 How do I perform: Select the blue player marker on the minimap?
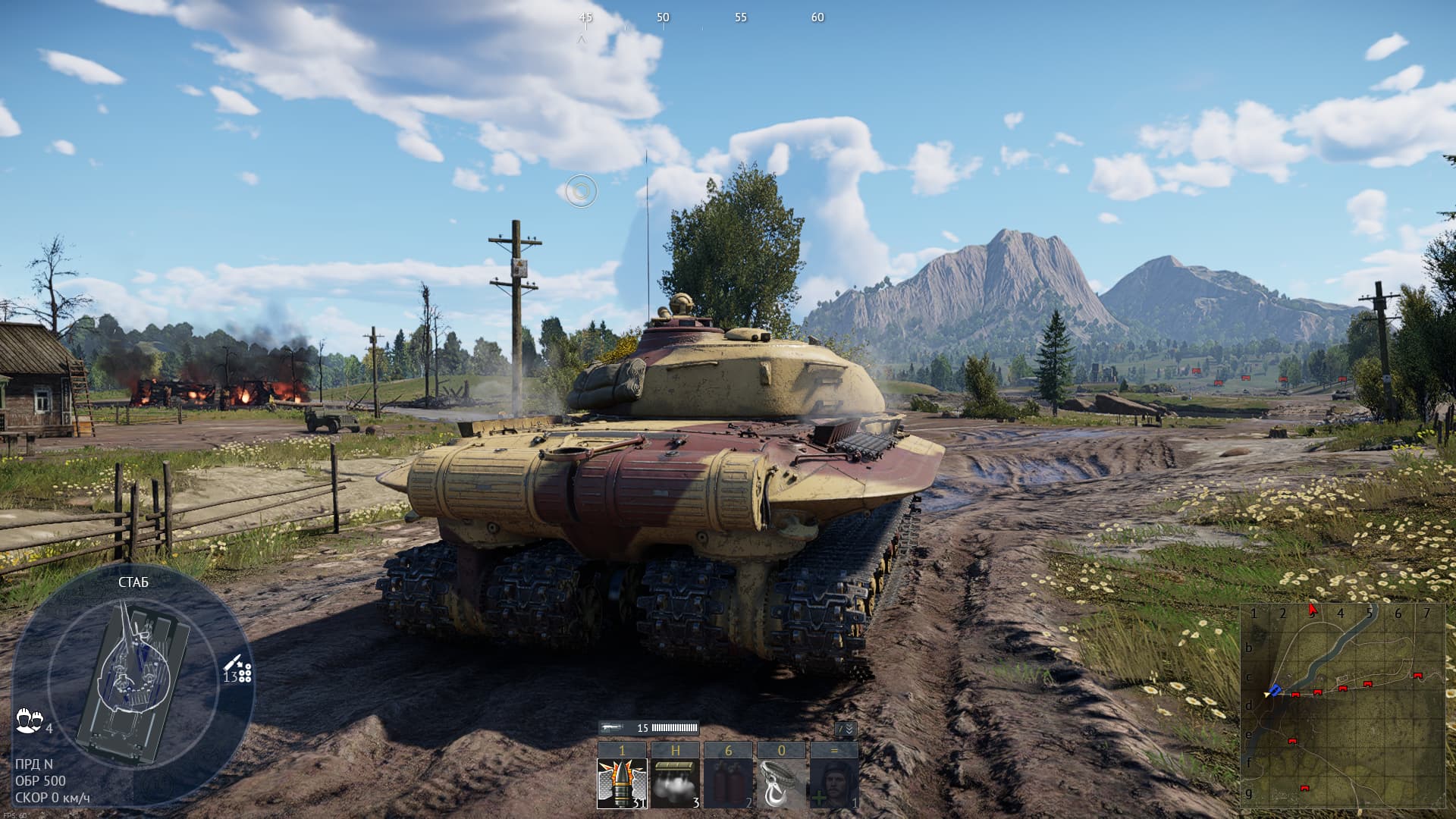point(1275,690)
